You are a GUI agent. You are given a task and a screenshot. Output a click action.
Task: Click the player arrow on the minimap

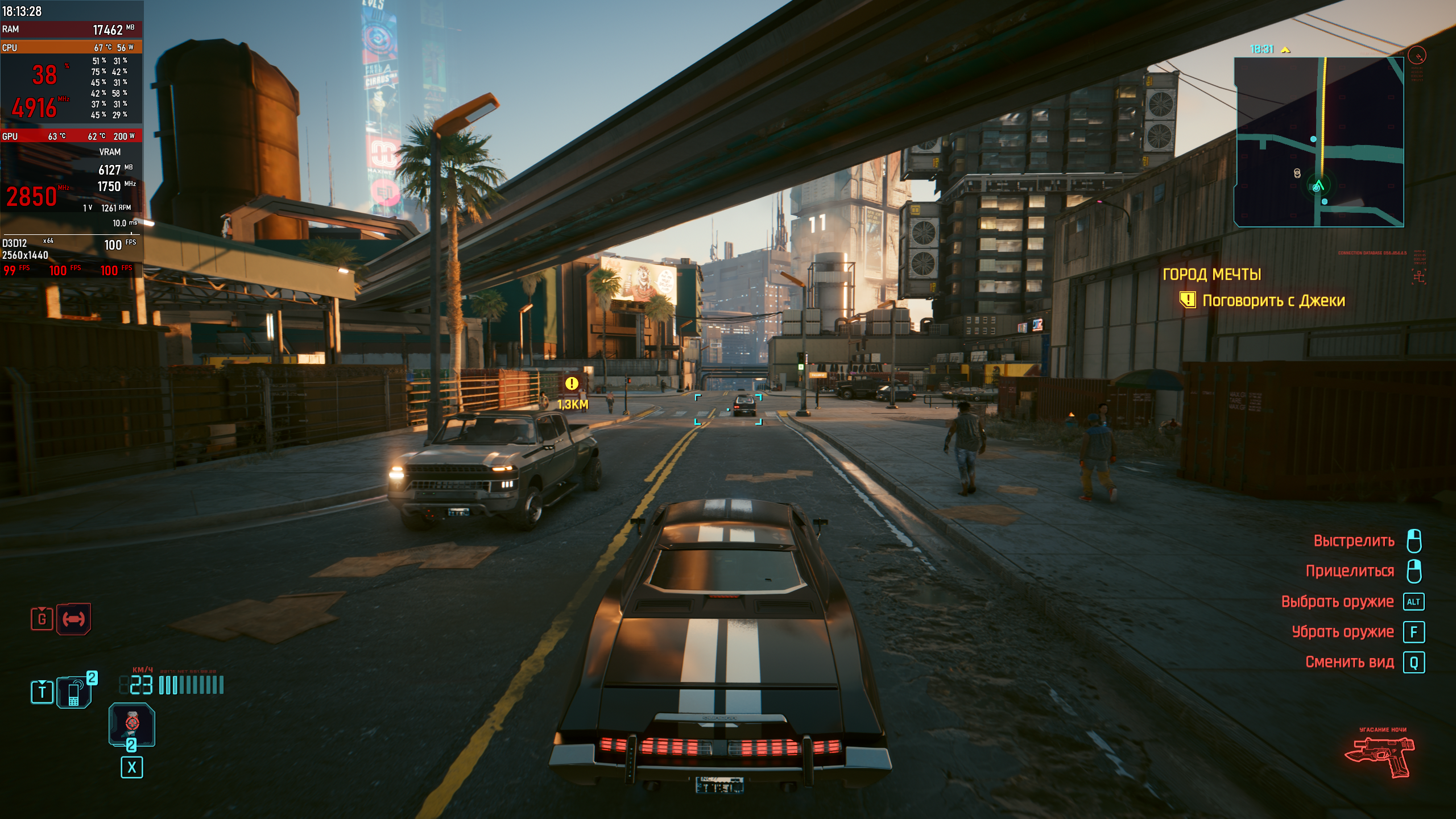pyautogui.click(x=1318, y=186)
